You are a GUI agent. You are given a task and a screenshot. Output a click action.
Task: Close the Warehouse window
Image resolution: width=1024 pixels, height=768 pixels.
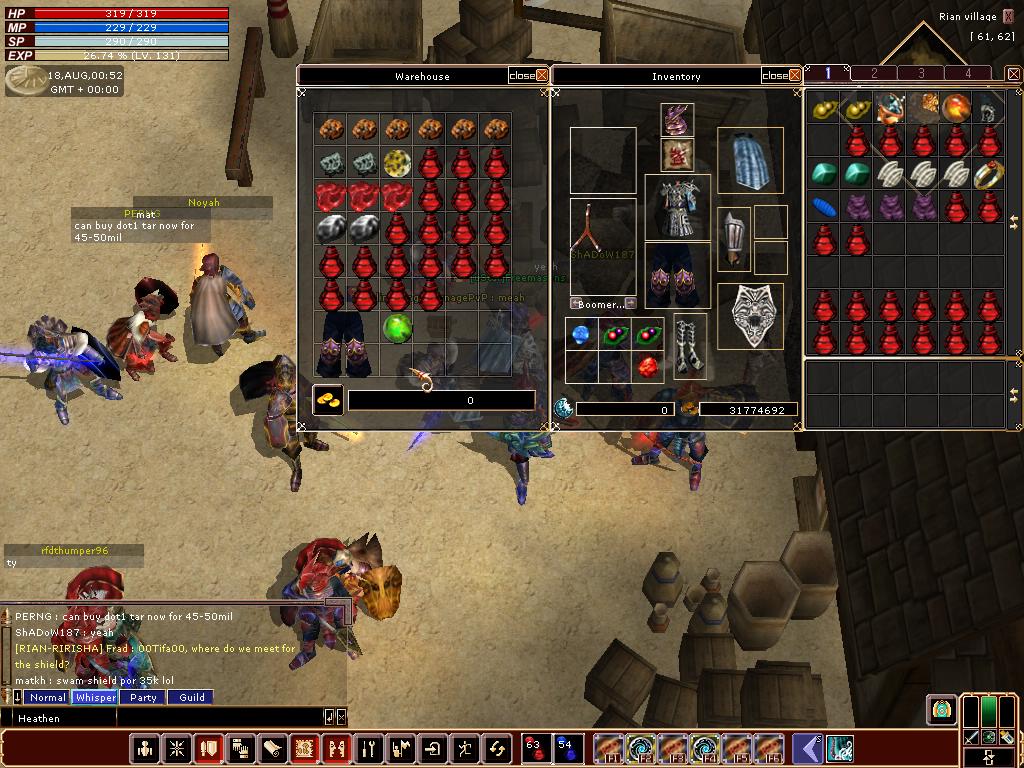click(x=542, y=76)
